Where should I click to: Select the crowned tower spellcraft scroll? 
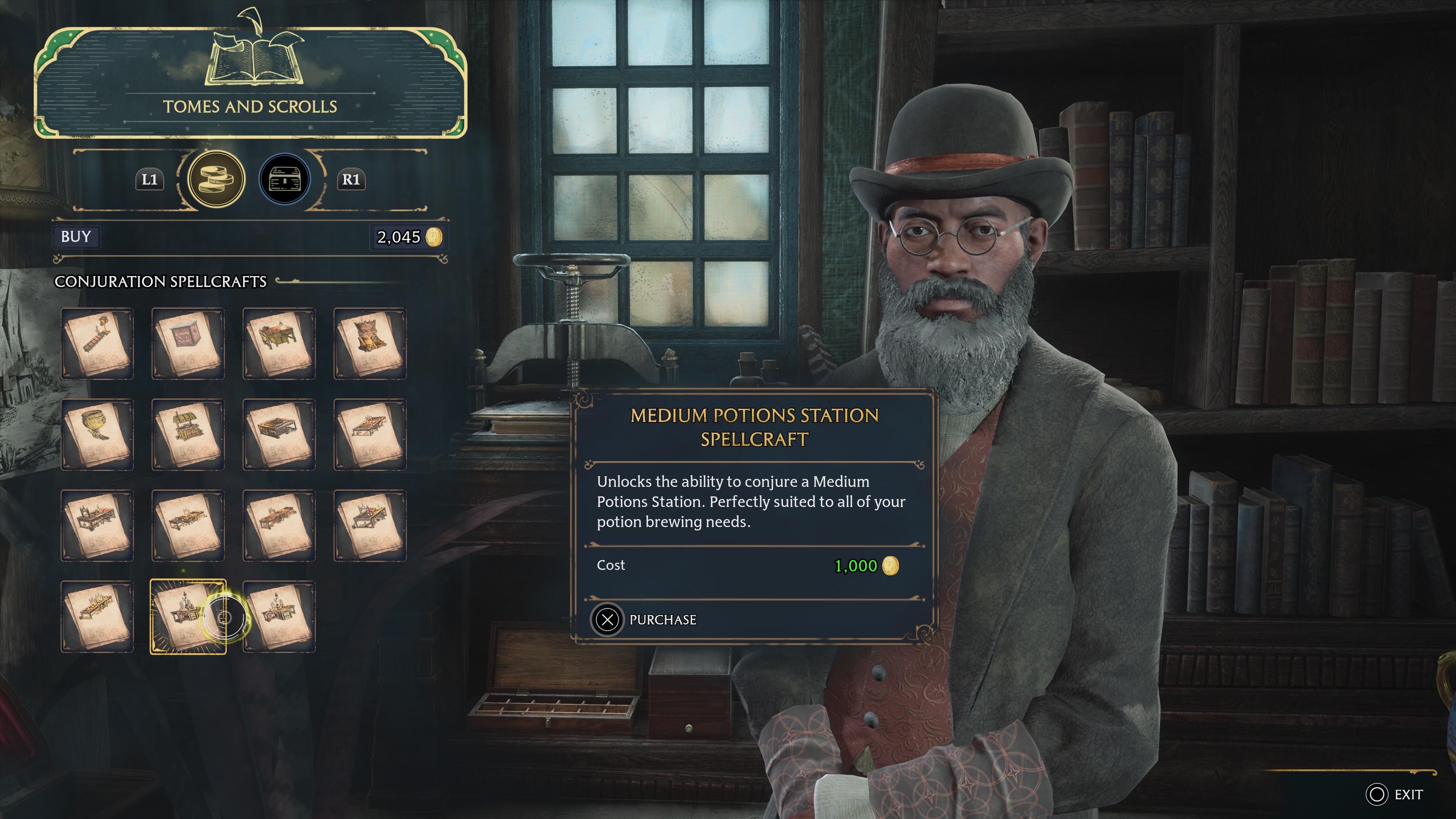(370, 344)
